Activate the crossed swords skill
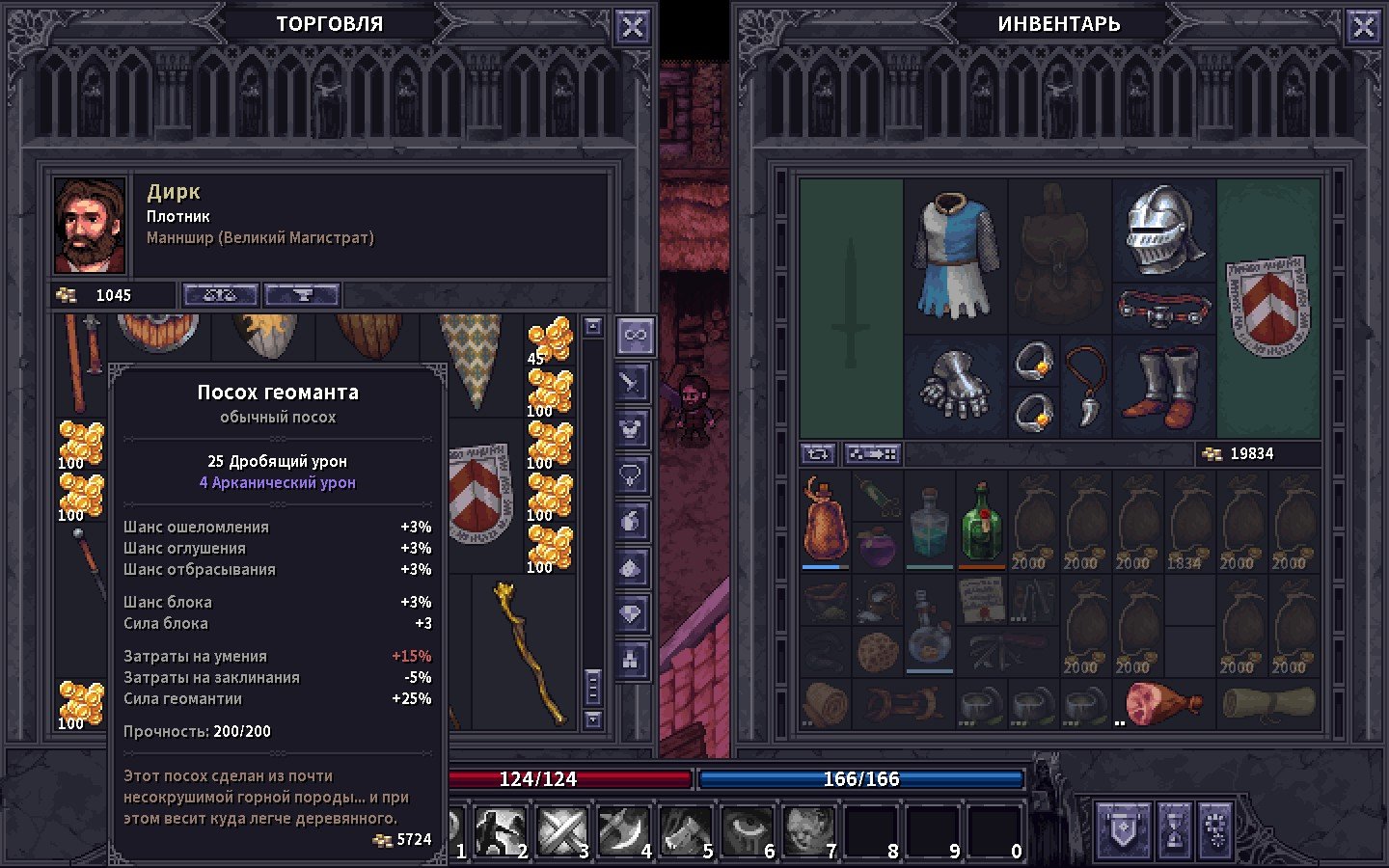 point(561,829)
